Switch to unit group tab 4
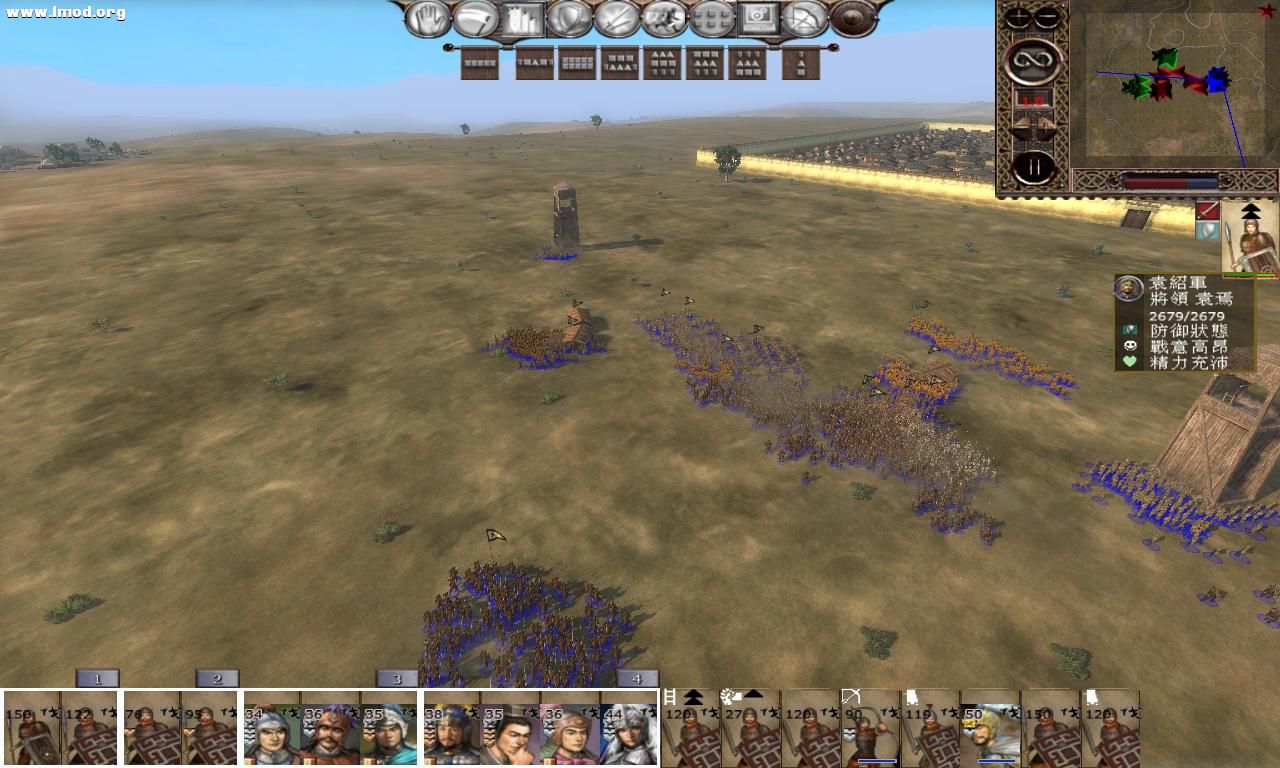Screen dimensions: 1280x768 pyautogui.click(x=636, y=678)
